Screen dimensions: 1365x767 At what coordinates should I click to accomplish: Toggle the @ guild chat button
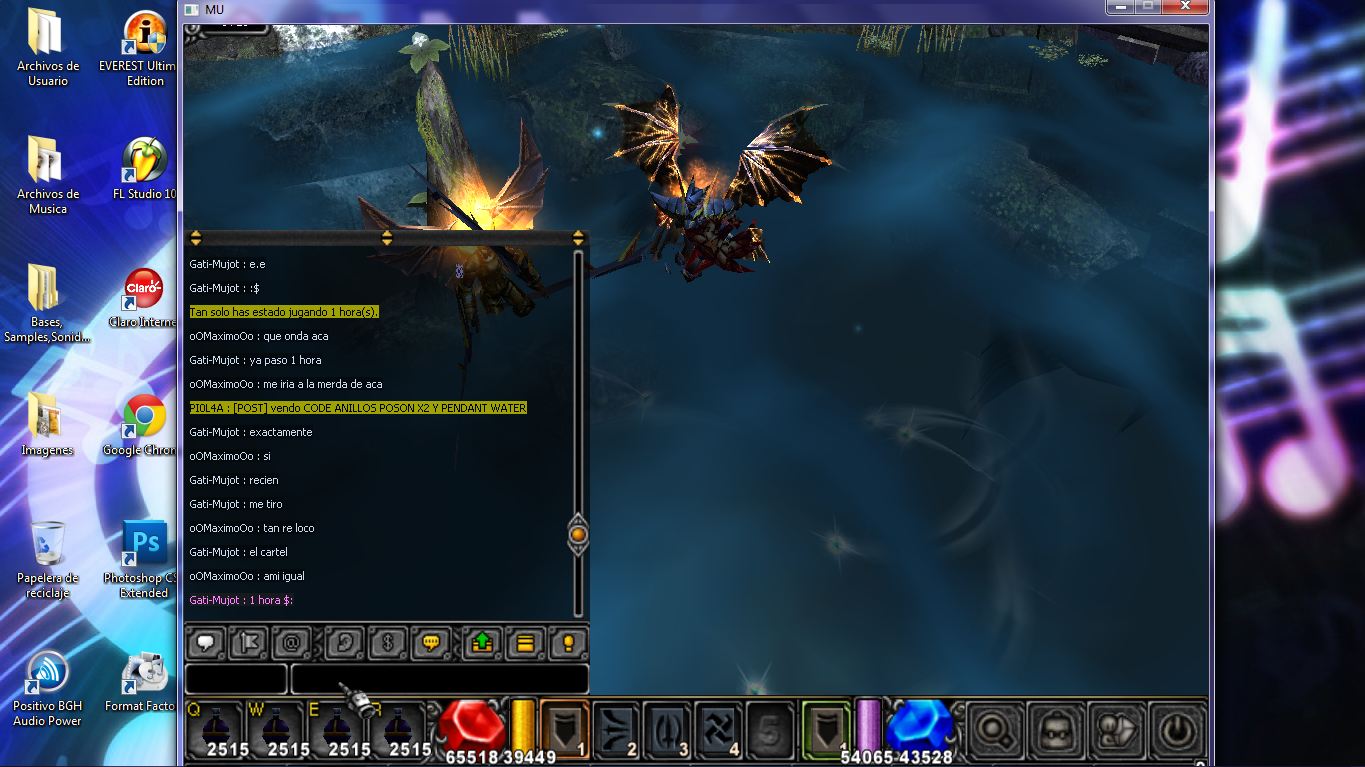[292, 643]
